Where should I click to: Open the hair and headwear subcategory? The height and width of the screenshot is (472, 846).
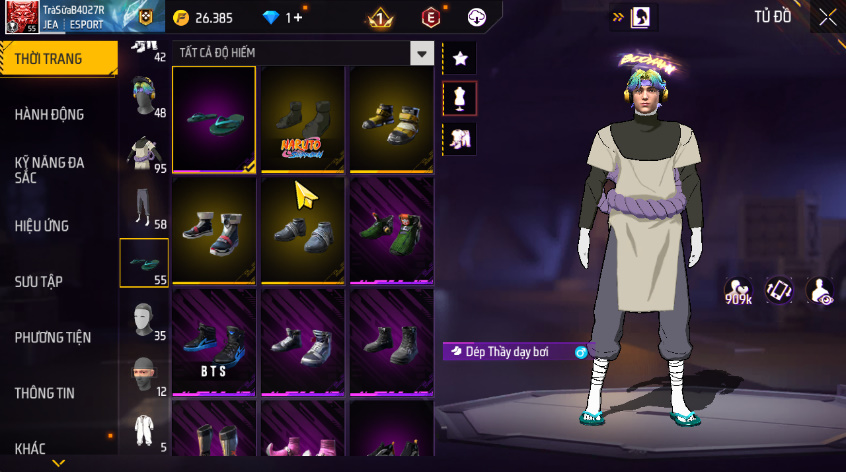pyautogui.click(x=143, y=97)
